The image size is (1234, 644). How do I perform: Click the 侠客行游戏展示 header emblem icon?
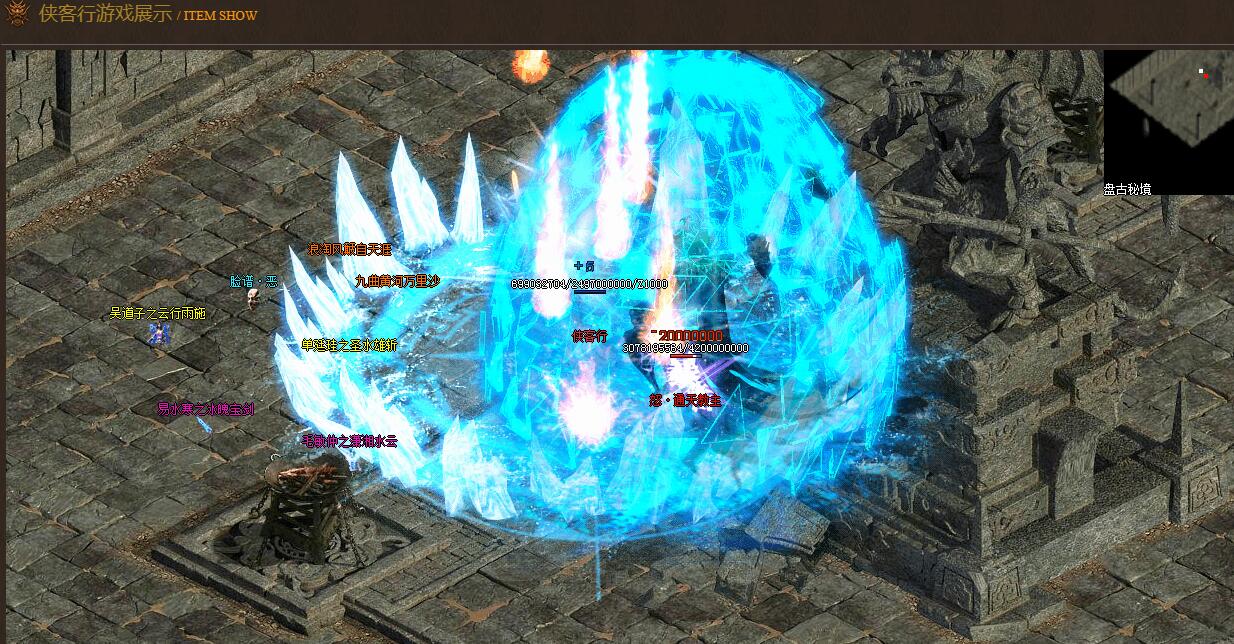pyautogui.click(x=17, y=14)
